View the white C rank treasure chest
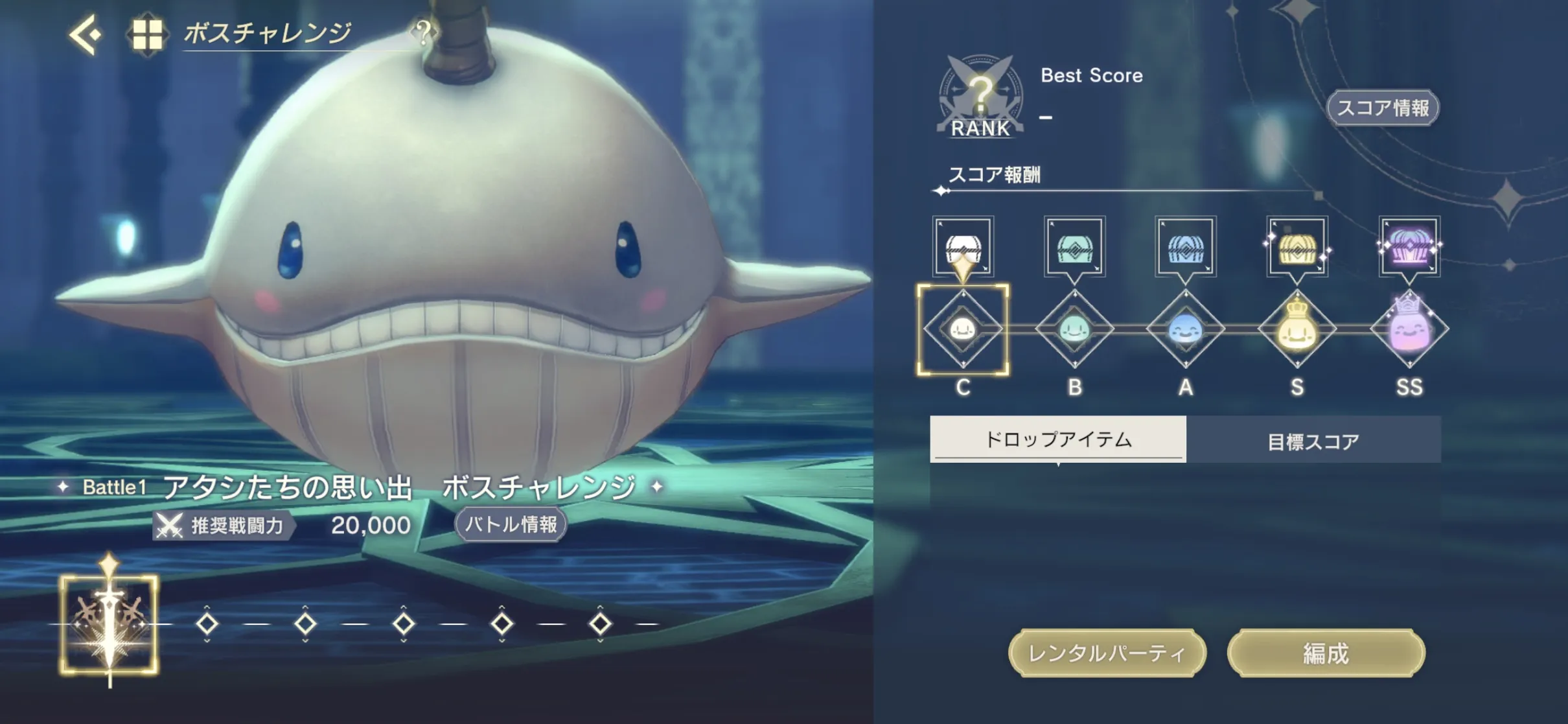 (963, 247)
